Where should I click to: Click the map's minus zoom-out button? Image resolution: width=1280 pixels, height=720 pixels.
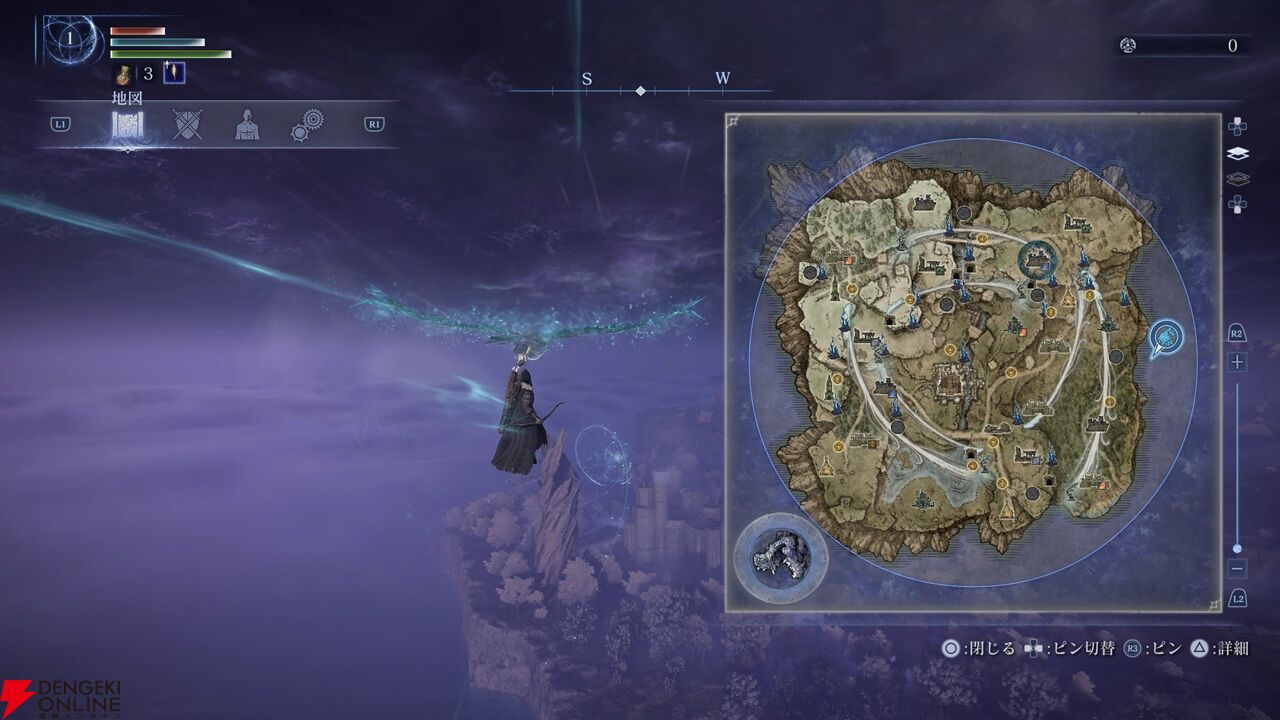coord(1237,568)
